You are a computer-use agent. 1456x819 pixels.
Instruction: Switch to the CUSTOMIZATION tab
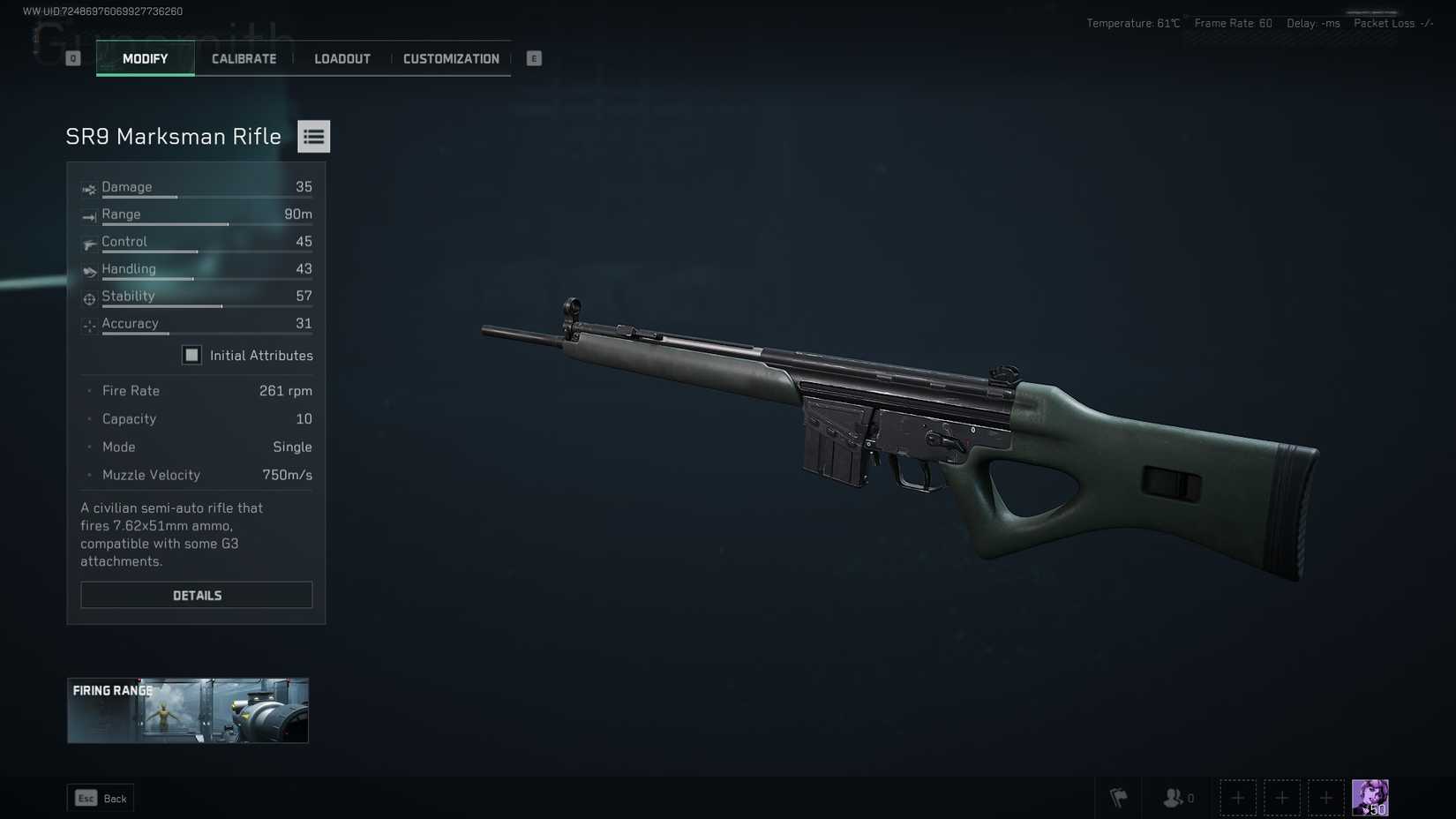click(451, 58)
